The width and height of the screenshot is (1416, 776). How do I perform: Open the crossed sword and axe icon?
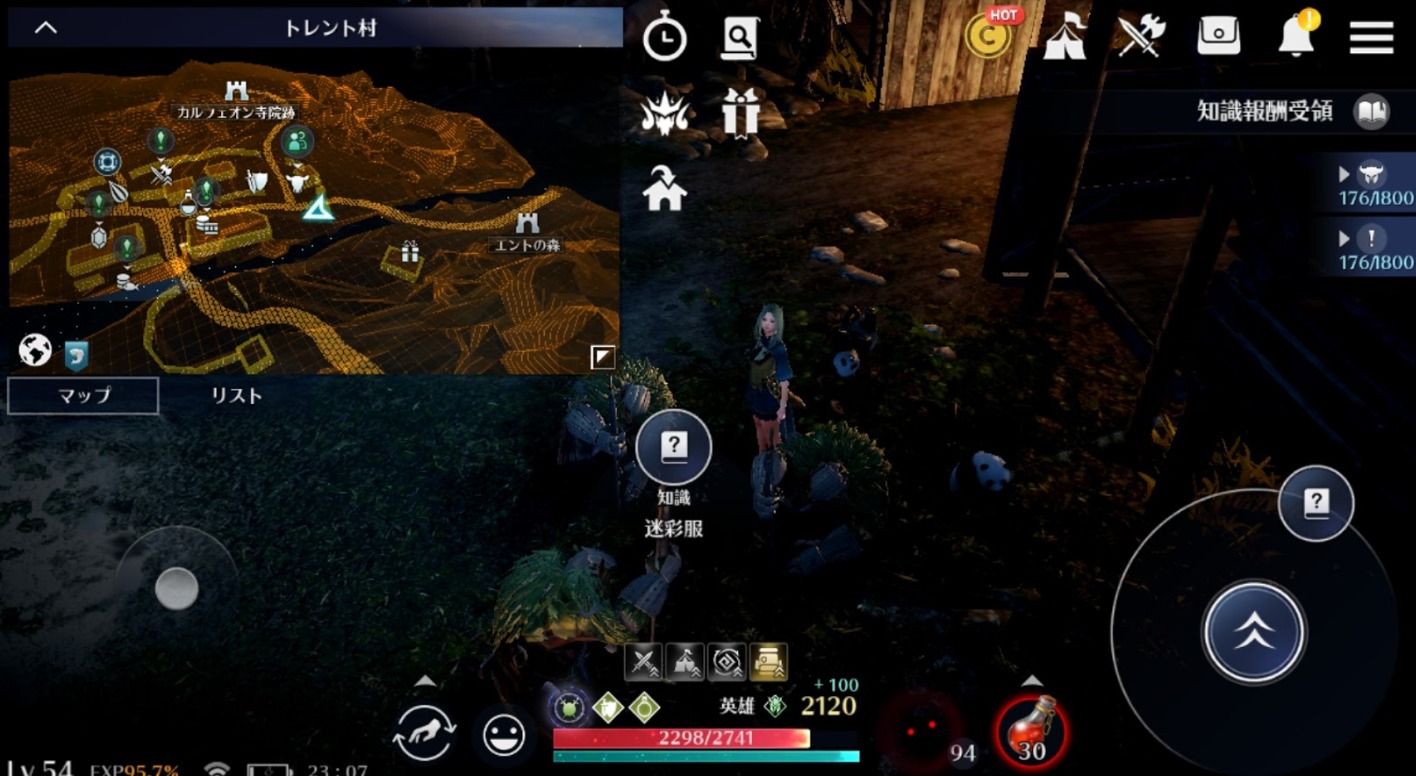pyautogui.click(x=1142, y=38)
